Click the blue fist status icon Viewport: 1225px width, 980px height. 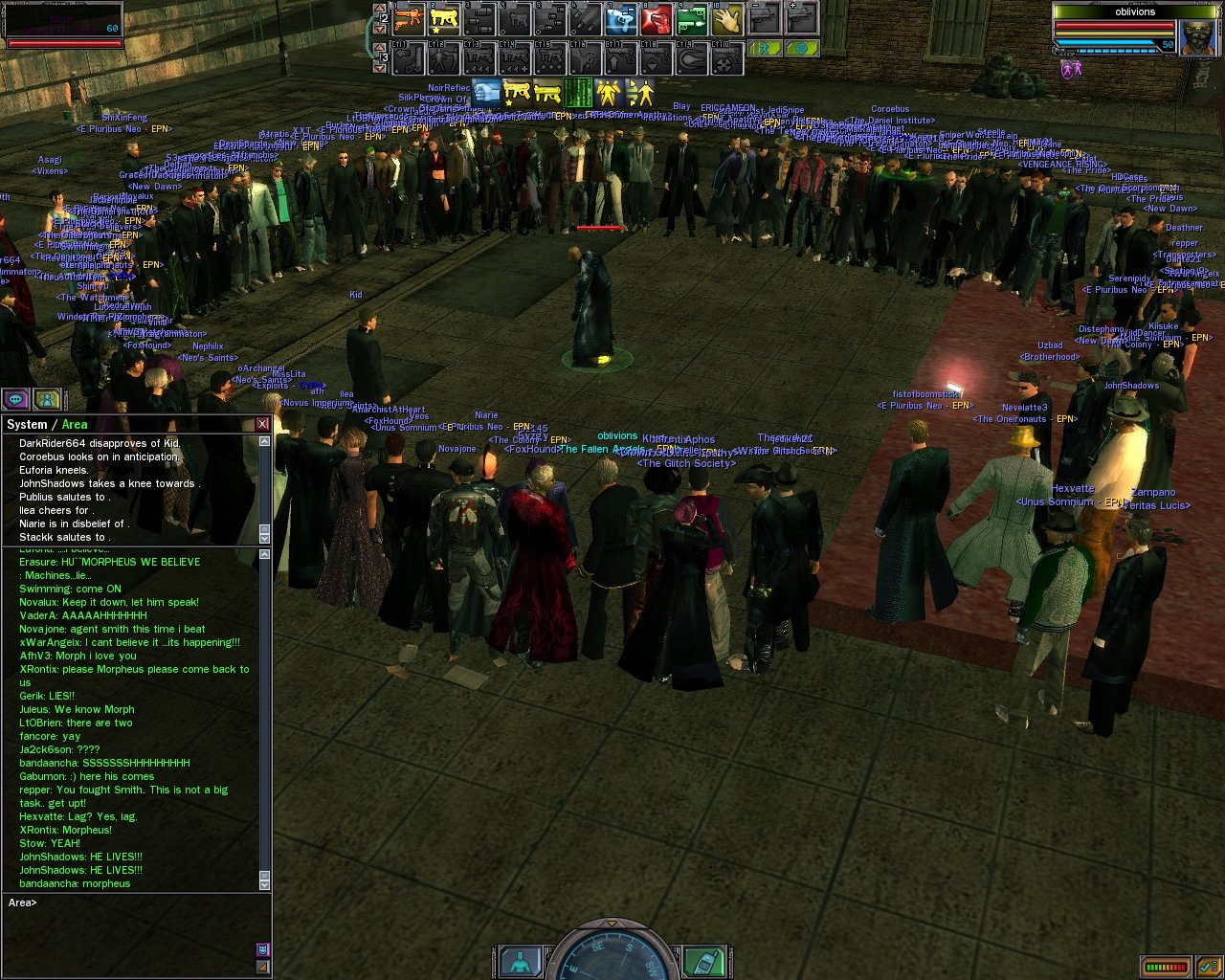click(x=487, y=93)
